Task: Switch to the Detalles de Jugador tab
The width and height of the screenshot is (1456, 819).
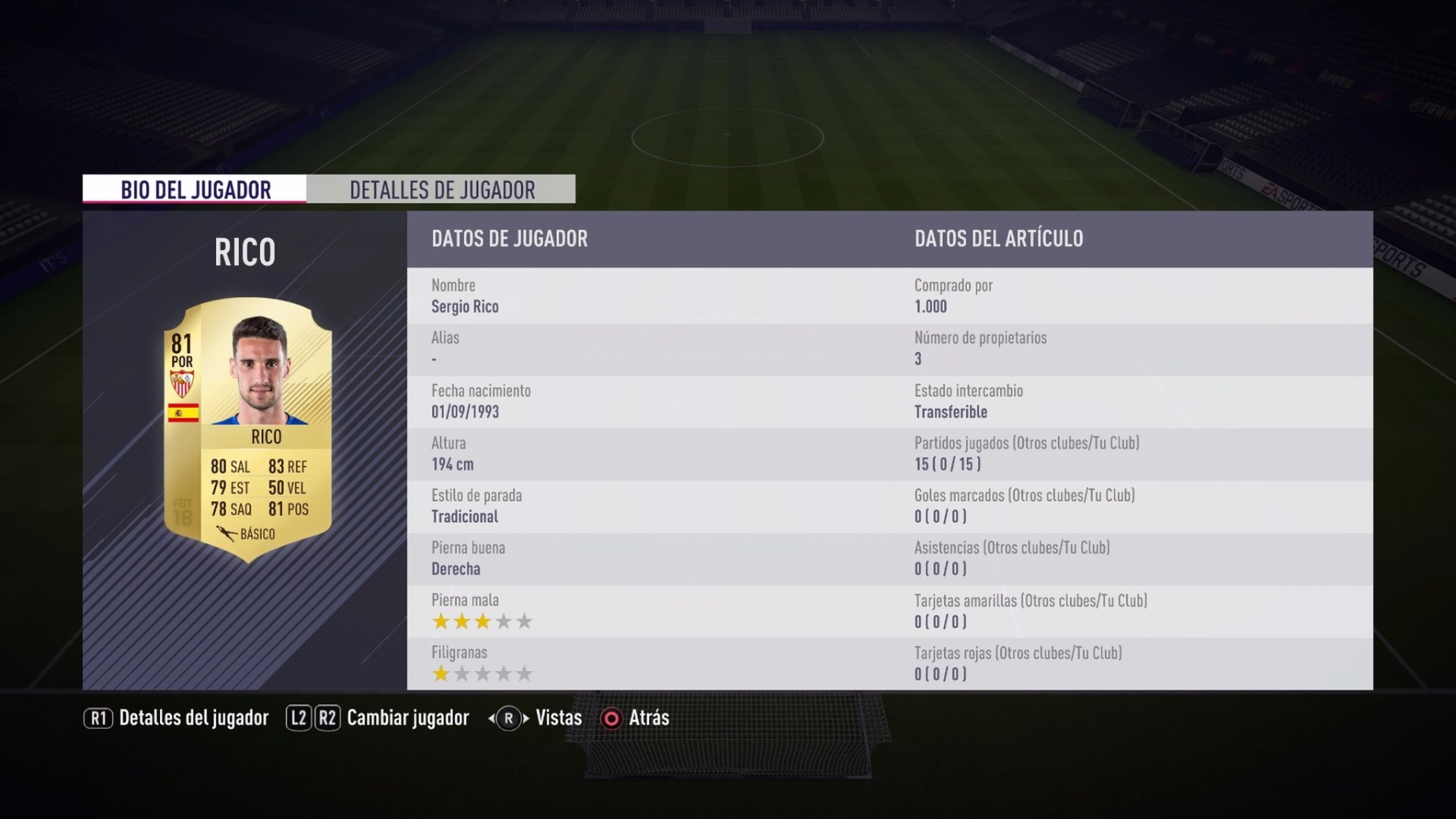Action: (441, 190)
